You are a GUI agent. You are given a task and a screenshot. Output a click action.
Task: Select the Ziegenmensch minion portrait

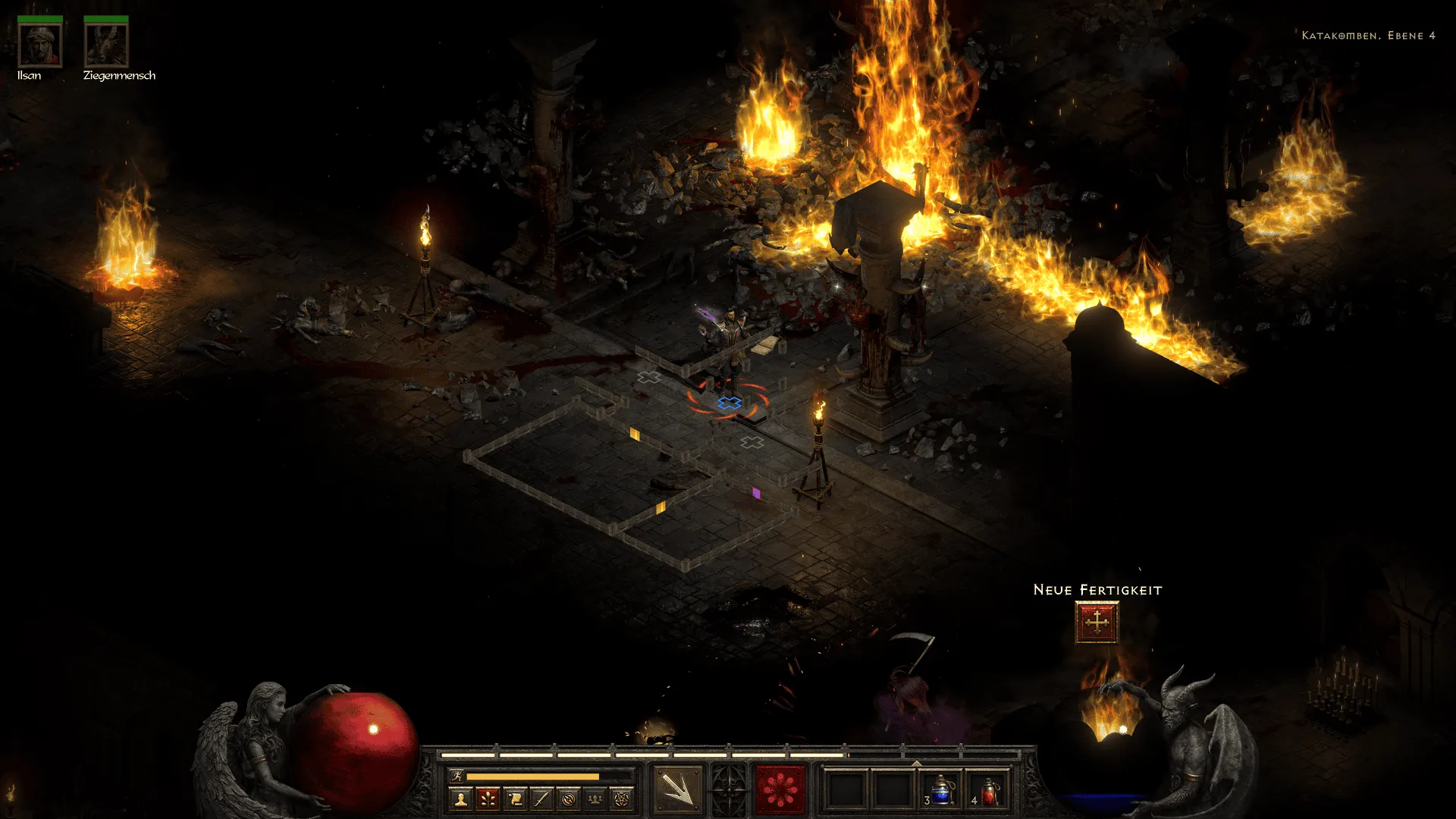106,45
